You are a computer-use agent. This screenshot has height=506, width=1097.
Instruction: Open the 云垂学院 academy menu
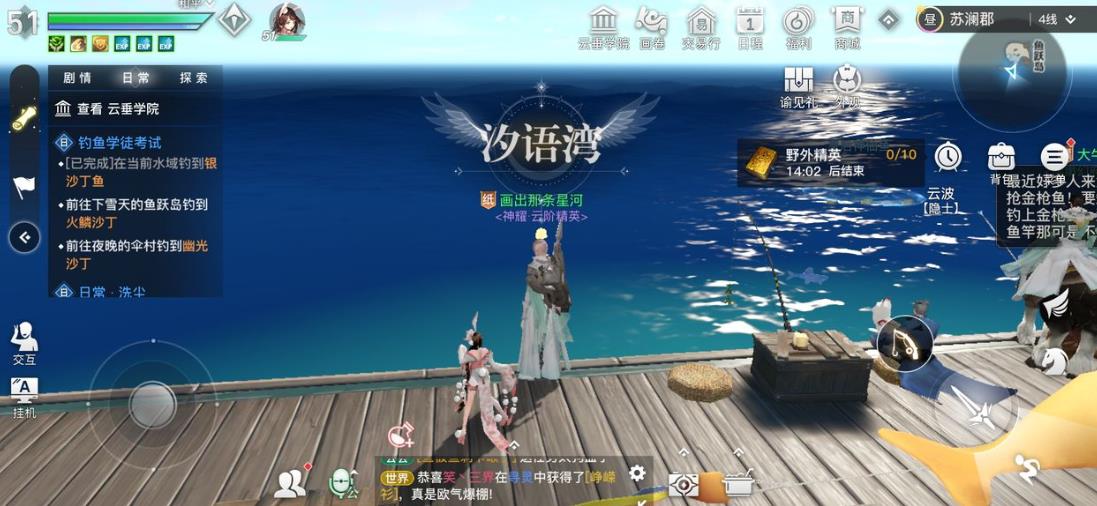[x=603, y=26]
